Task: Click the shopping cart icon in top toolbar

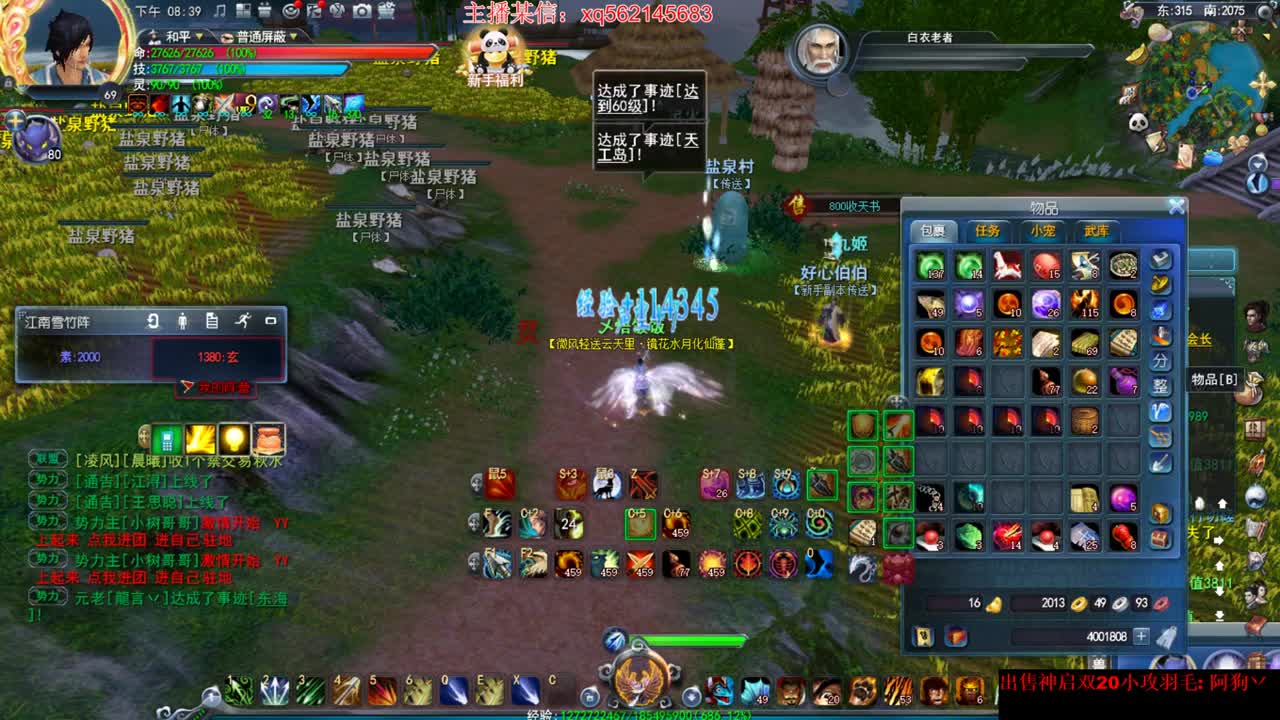Action: point(387,11)
